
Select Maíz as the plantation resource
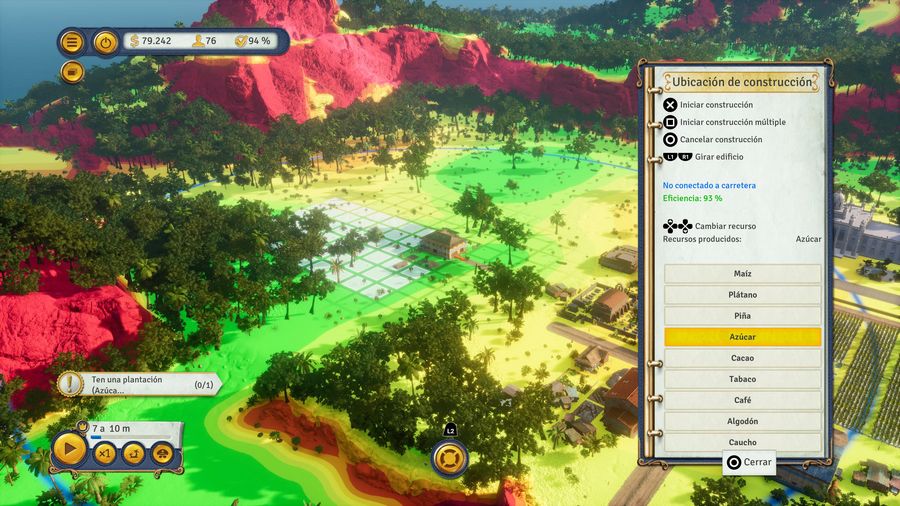point(742,274)
